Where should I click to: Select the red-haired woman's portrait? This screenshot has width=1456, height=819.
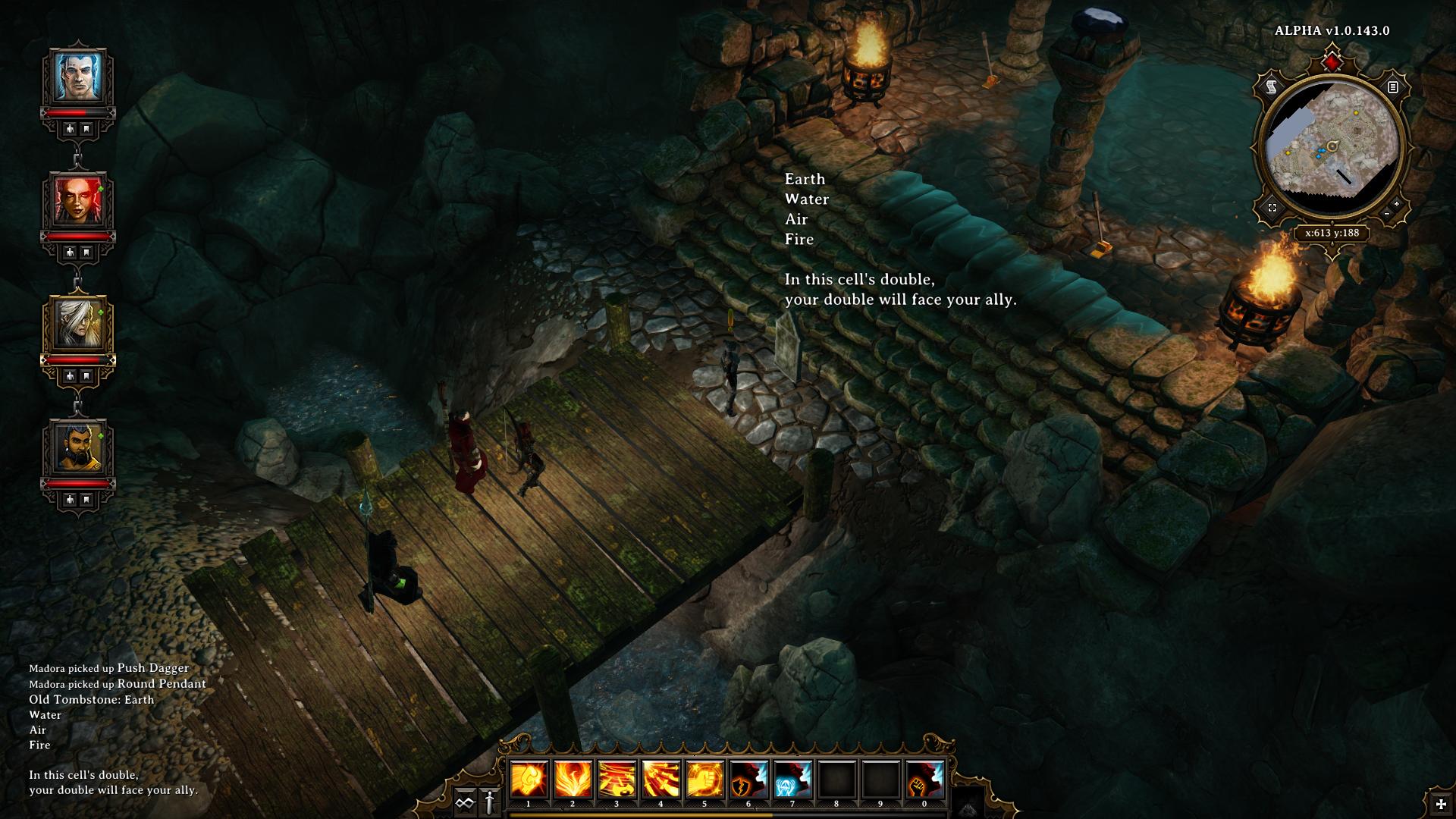(x=79, y=199)
